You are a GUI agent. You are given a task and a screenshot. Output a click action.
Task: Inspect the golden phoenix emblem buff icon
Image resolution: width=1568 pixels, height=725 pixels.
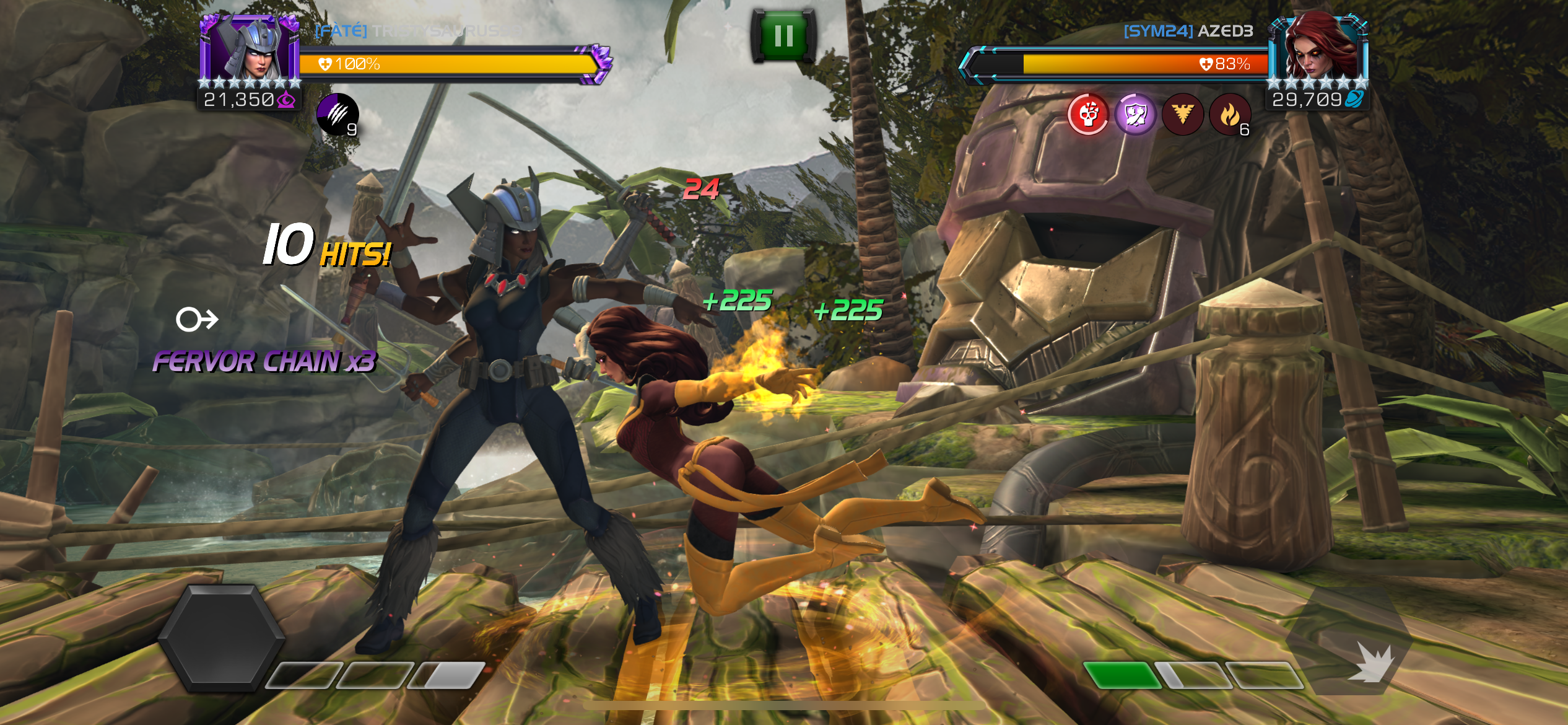point(1182,114)
